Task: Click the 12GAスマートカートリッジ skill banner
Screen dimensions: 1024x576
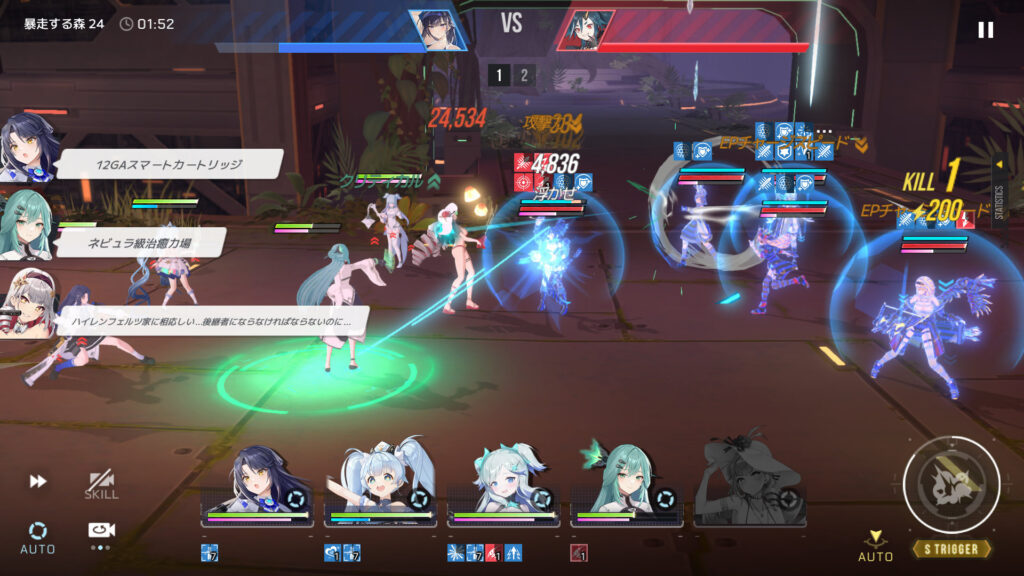Action: click(x=170, y=165)
